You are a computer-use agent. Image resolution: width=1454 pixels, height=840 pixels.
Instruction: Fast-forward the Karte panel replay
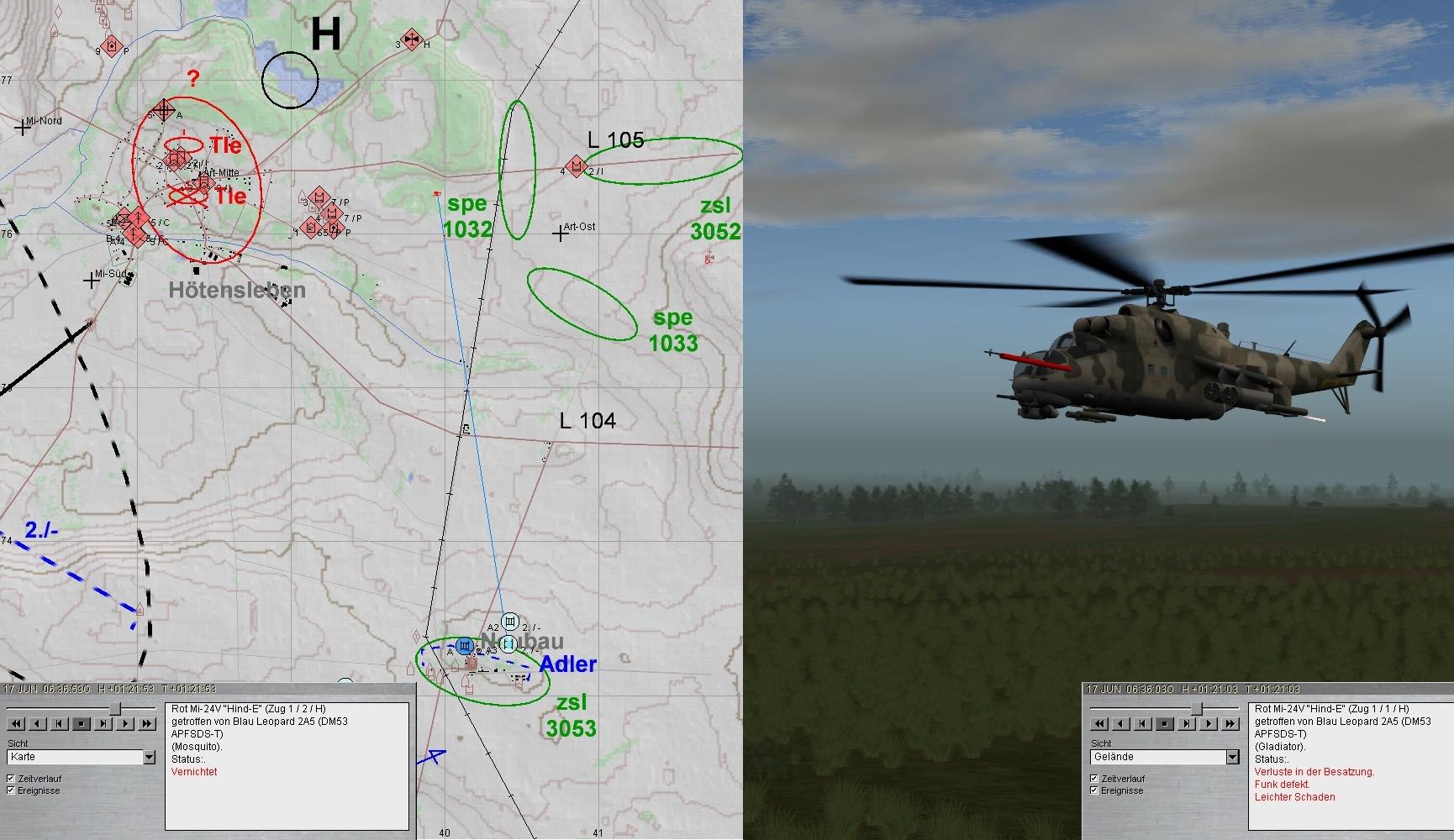click(147, 723)
